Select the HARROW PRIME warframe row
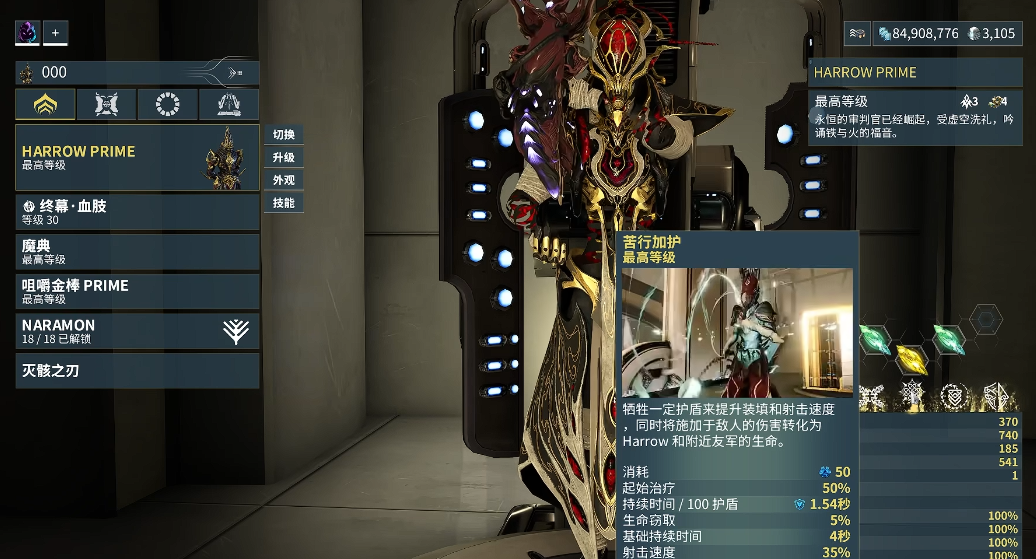1036x559 pixels. click(137, 157)
